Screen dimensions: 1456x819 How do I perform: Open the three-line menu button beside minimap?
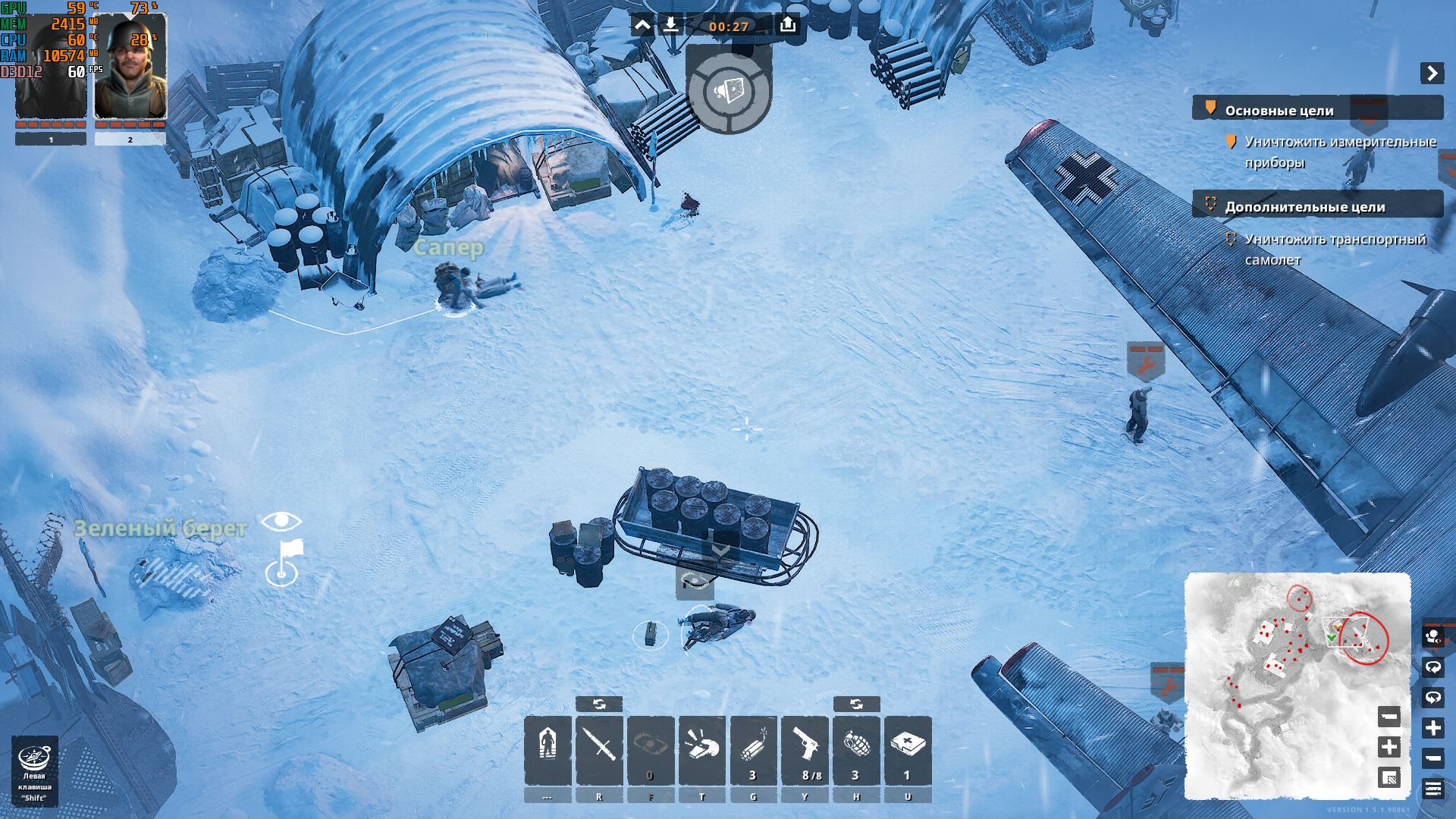[x=1432, y=789]
